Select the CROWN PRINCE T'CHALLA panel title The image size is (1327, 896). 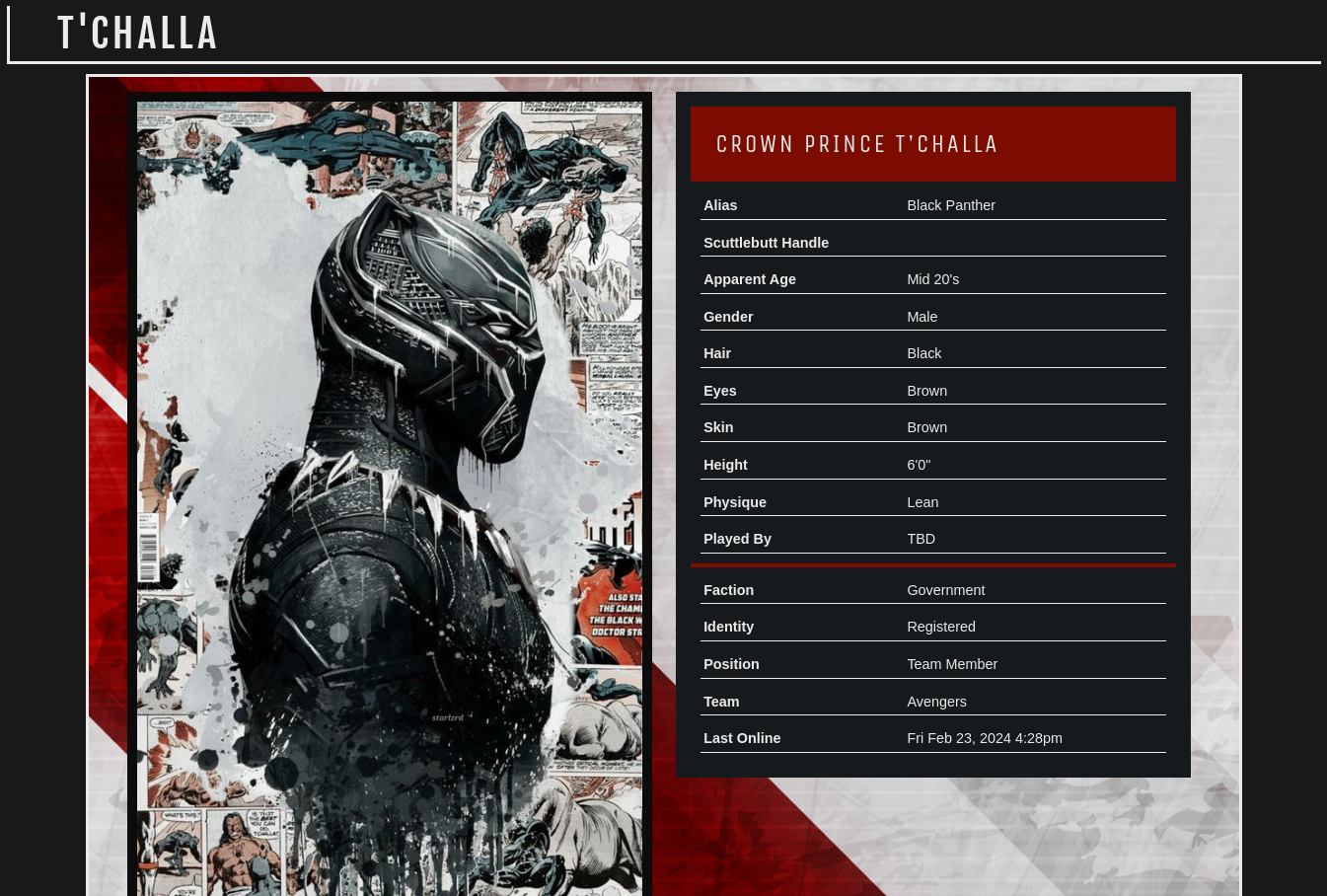coord(856,144)
